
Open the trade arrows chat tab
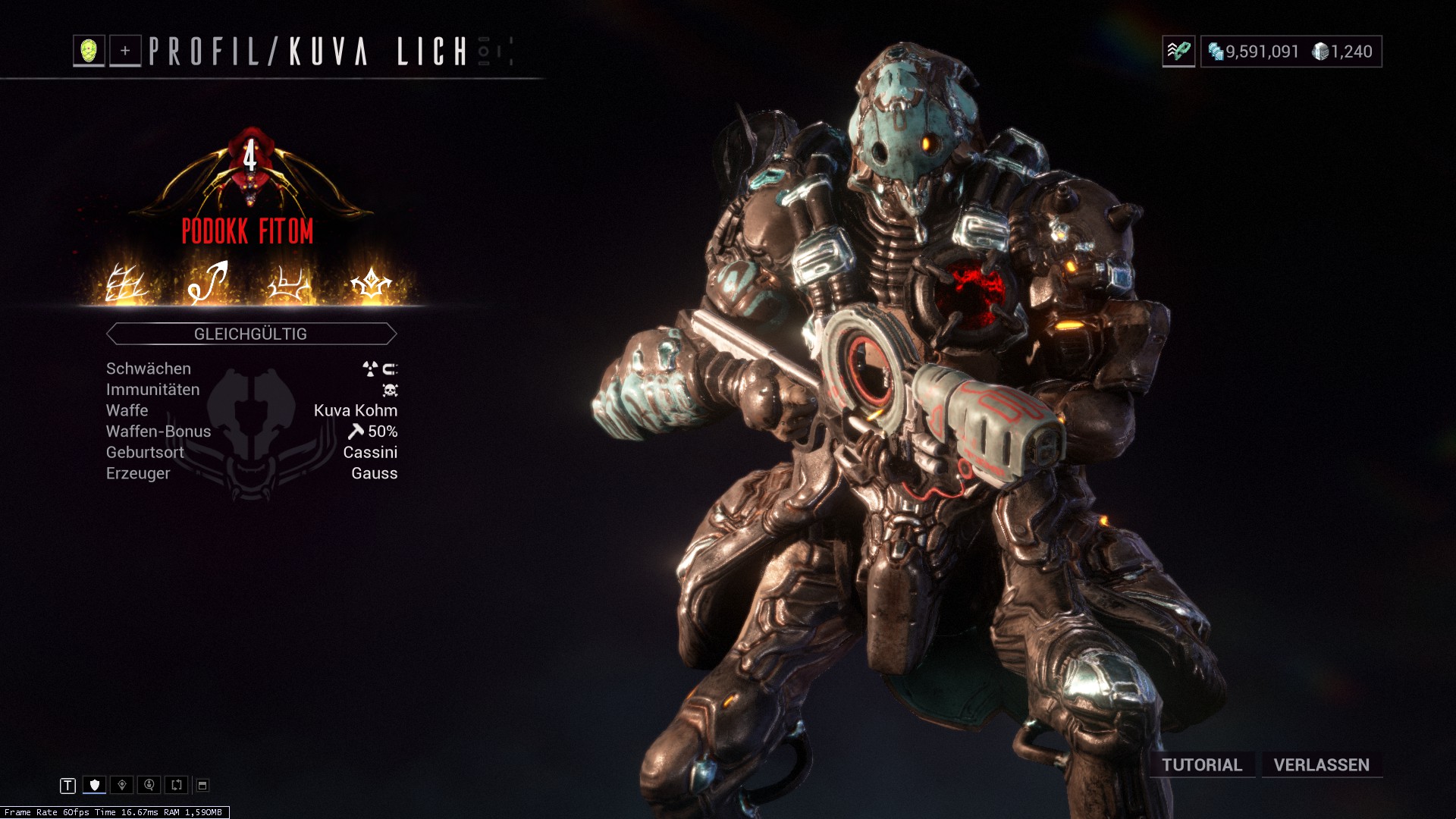(x=177, y=785)
